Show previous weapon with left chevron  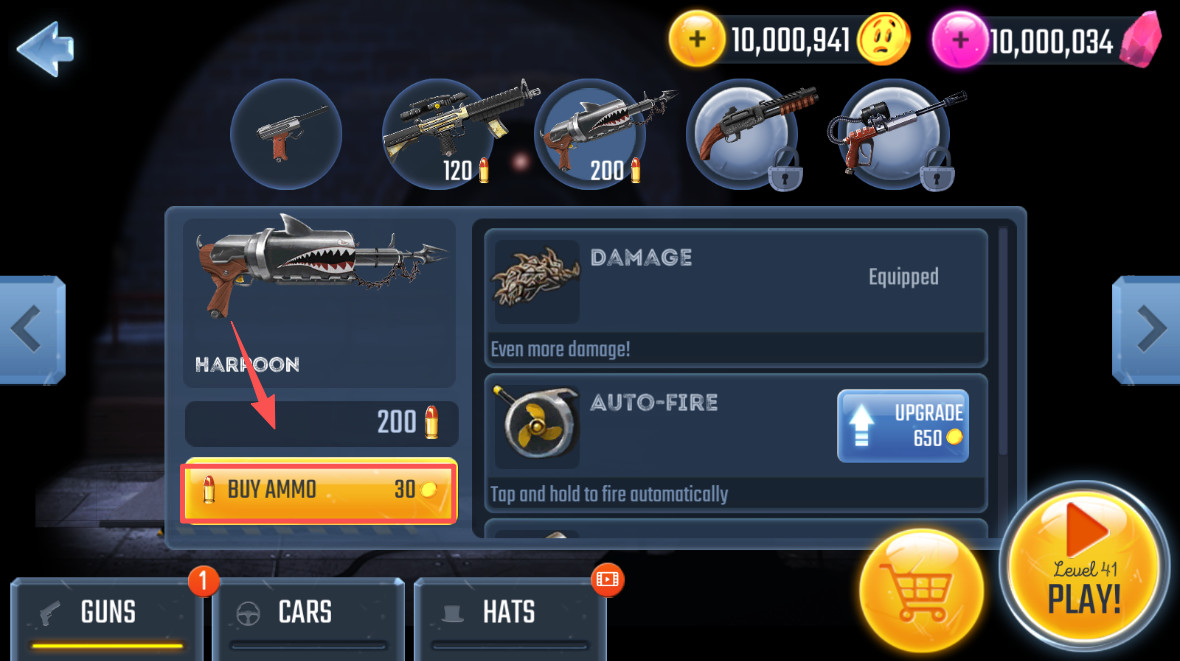(32, 329)
